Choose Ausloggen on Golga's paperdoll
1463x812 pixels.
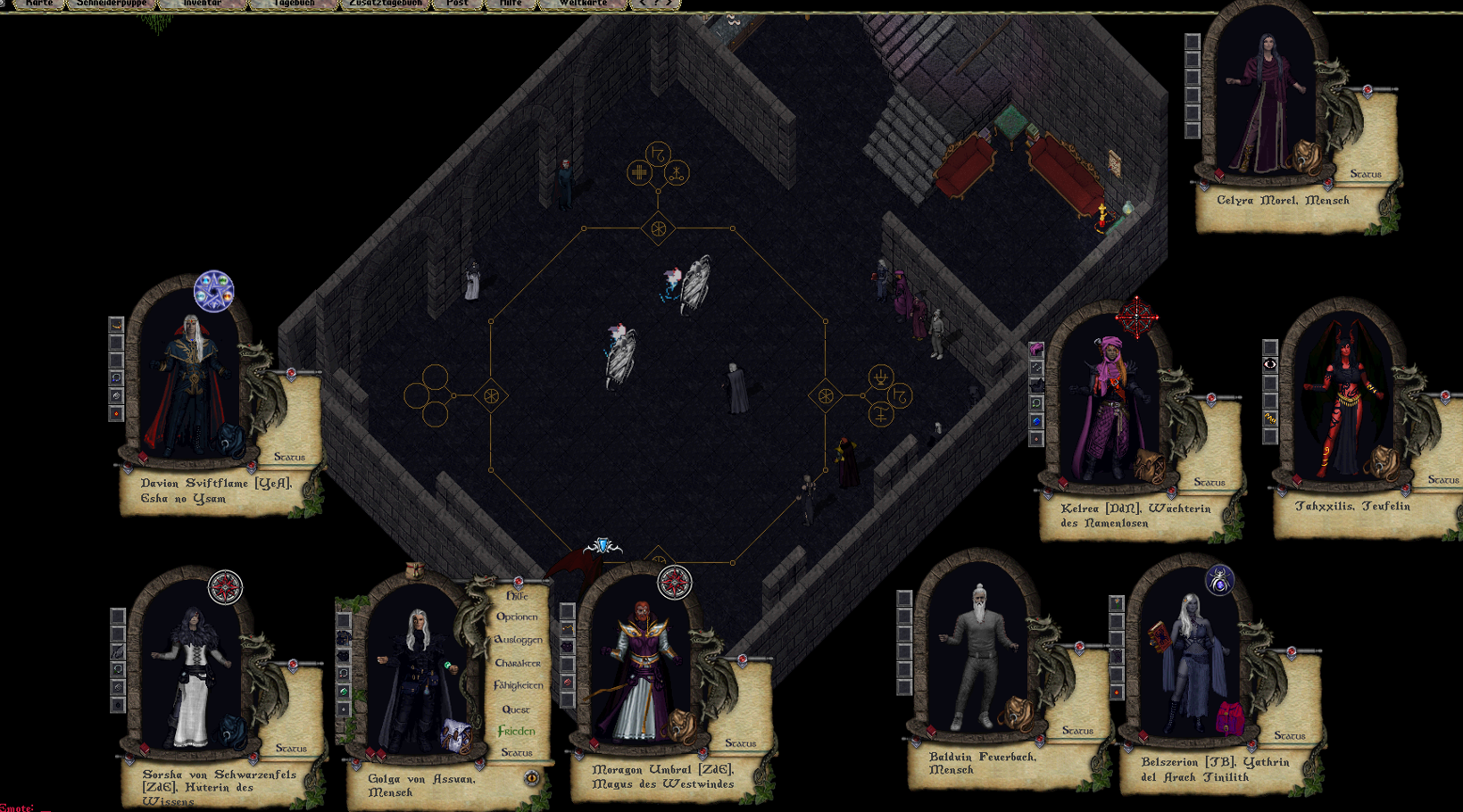(x=518, y=640)
